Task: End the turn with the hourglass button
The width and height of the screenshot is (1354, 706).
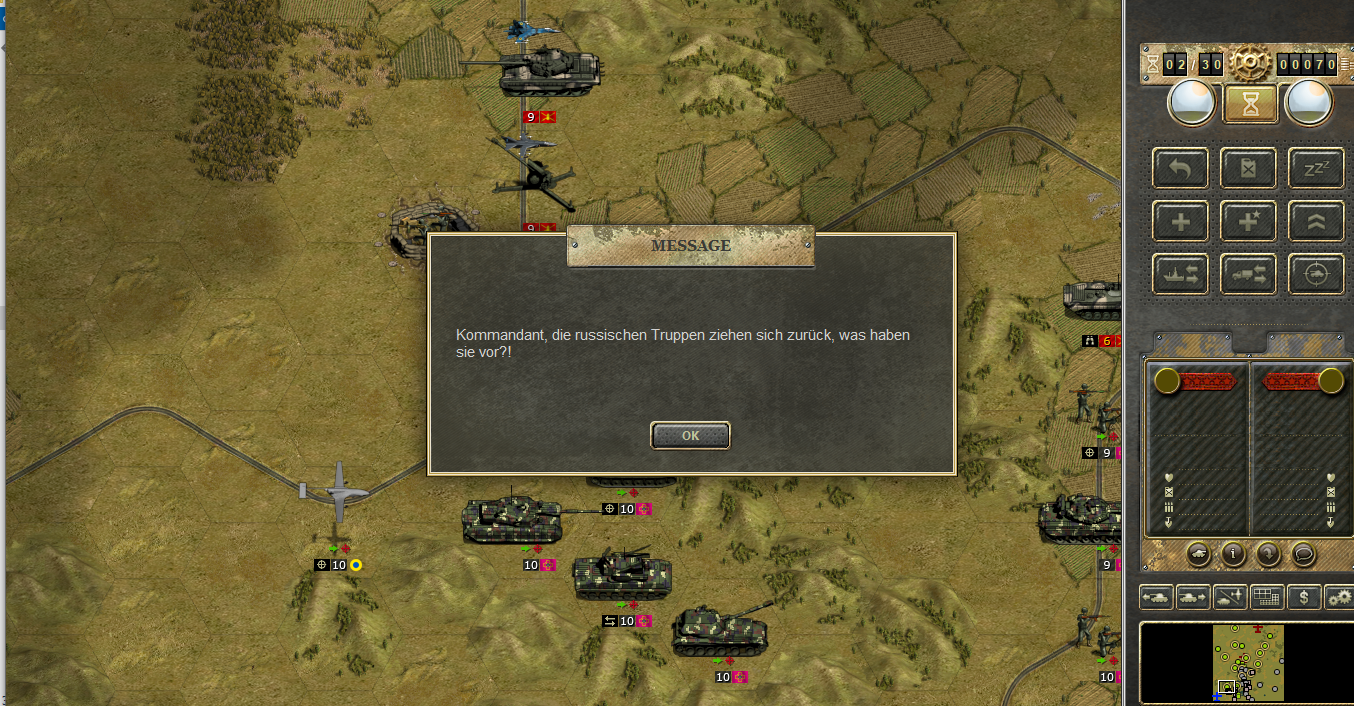Action: point(1250,102)
